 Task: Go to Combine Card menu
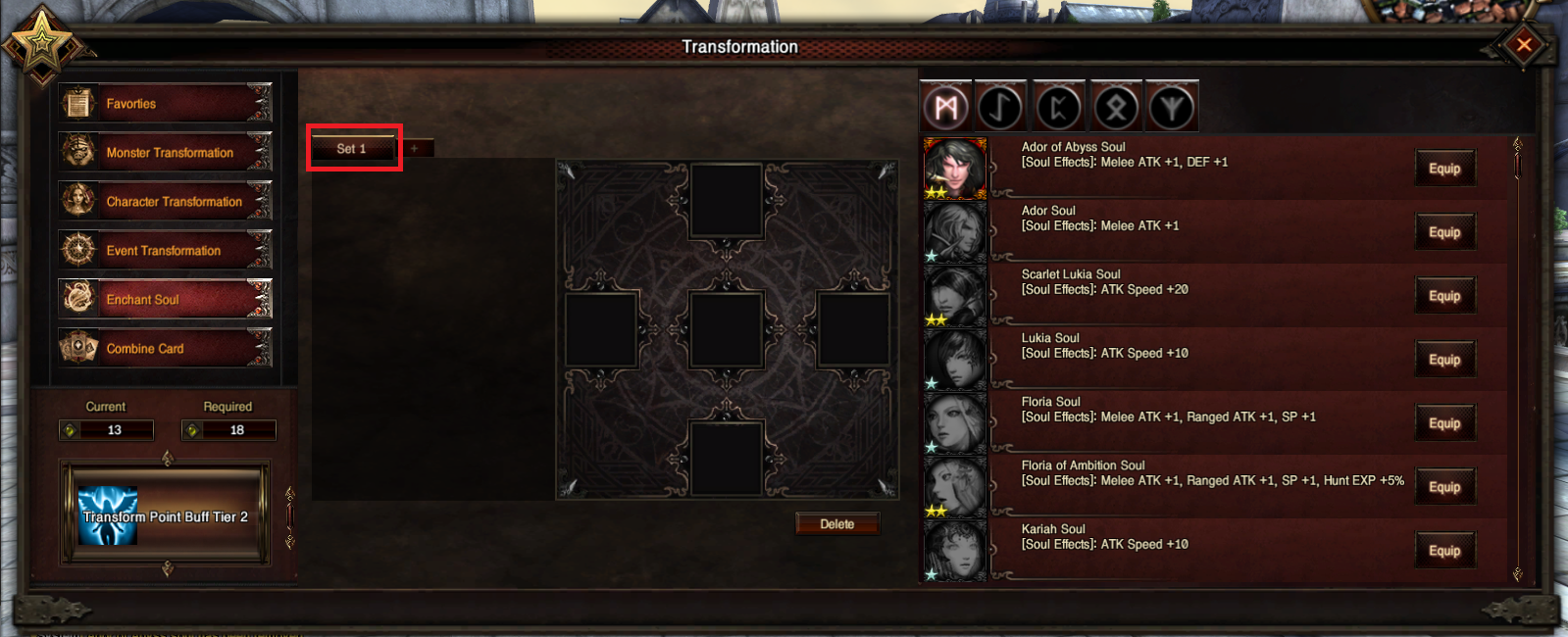(x=165, y=349)
